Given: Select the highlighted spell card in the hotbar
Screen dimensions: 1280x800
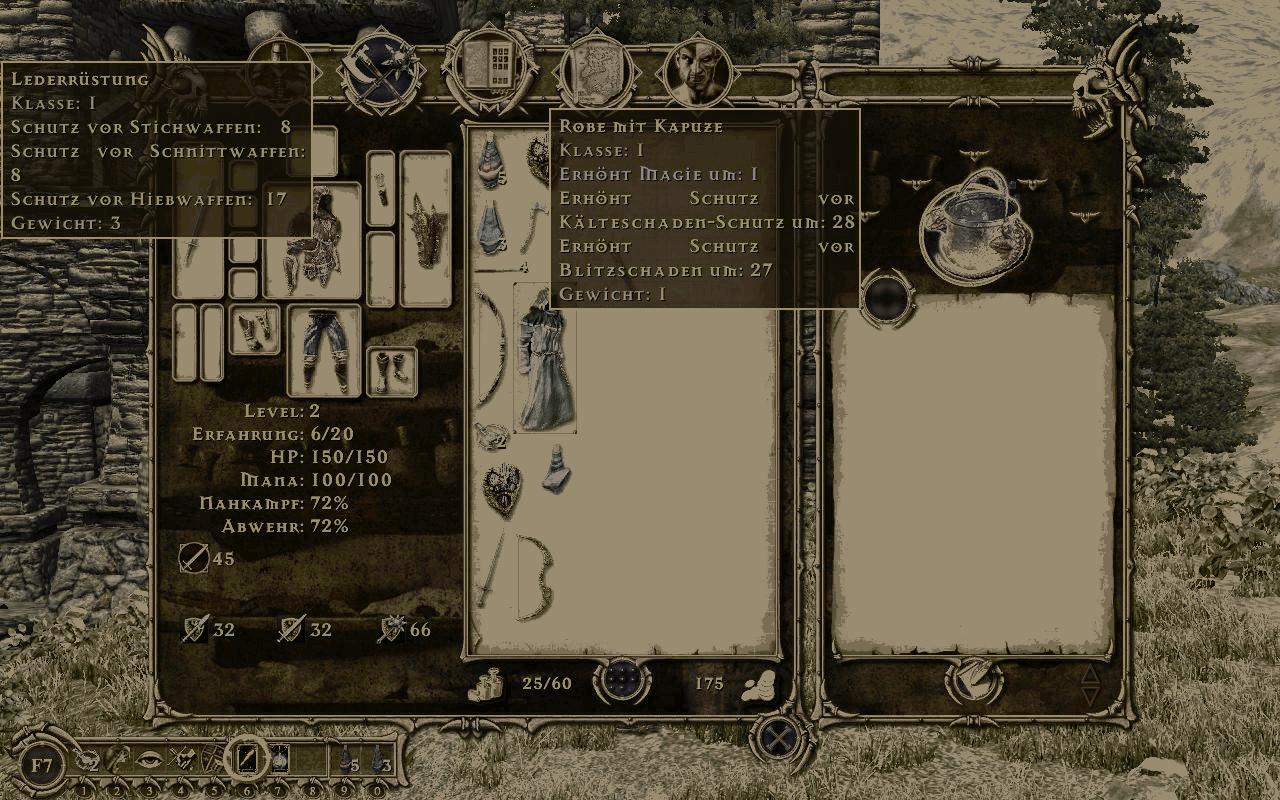Looking at the screenshot, I should pos(246,759).
